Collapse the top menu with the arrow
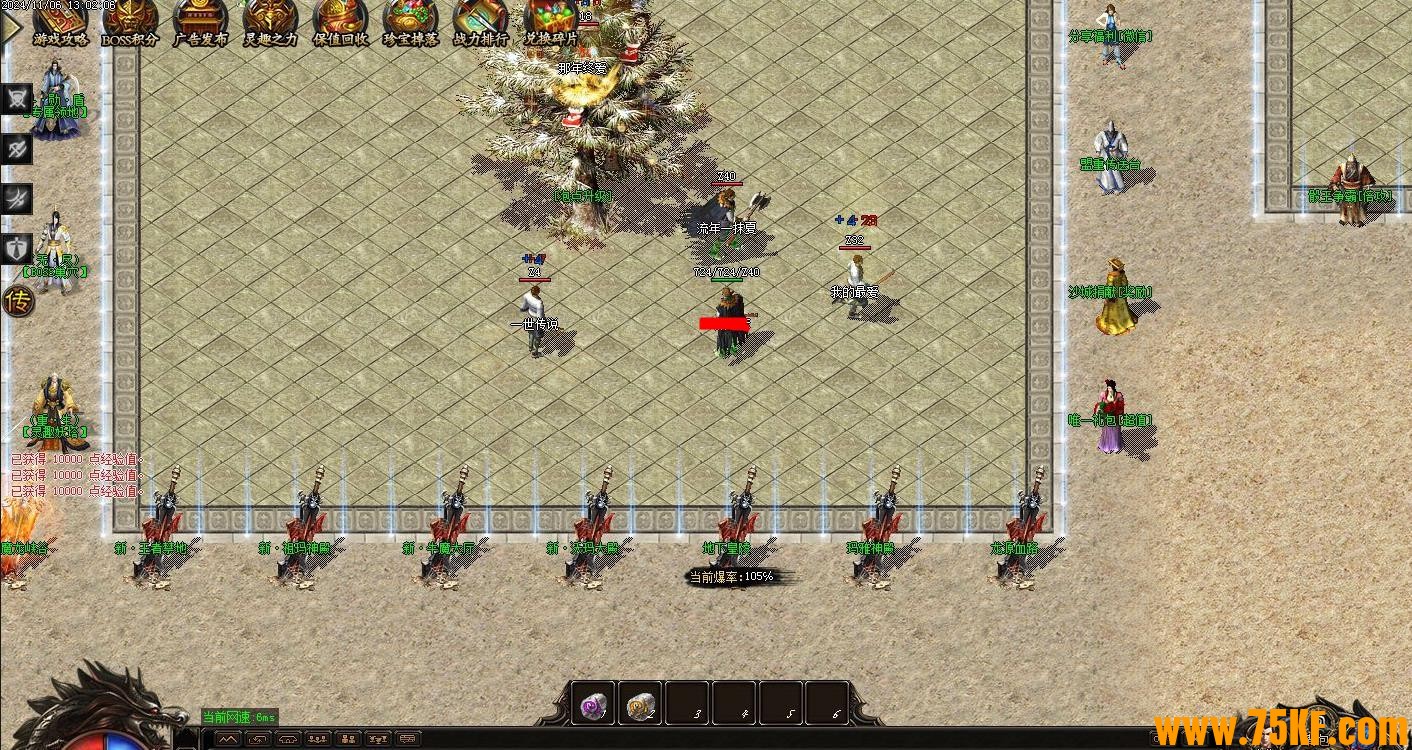The width and height of the screenshot is (1412, 750). (x=11, y=27)
